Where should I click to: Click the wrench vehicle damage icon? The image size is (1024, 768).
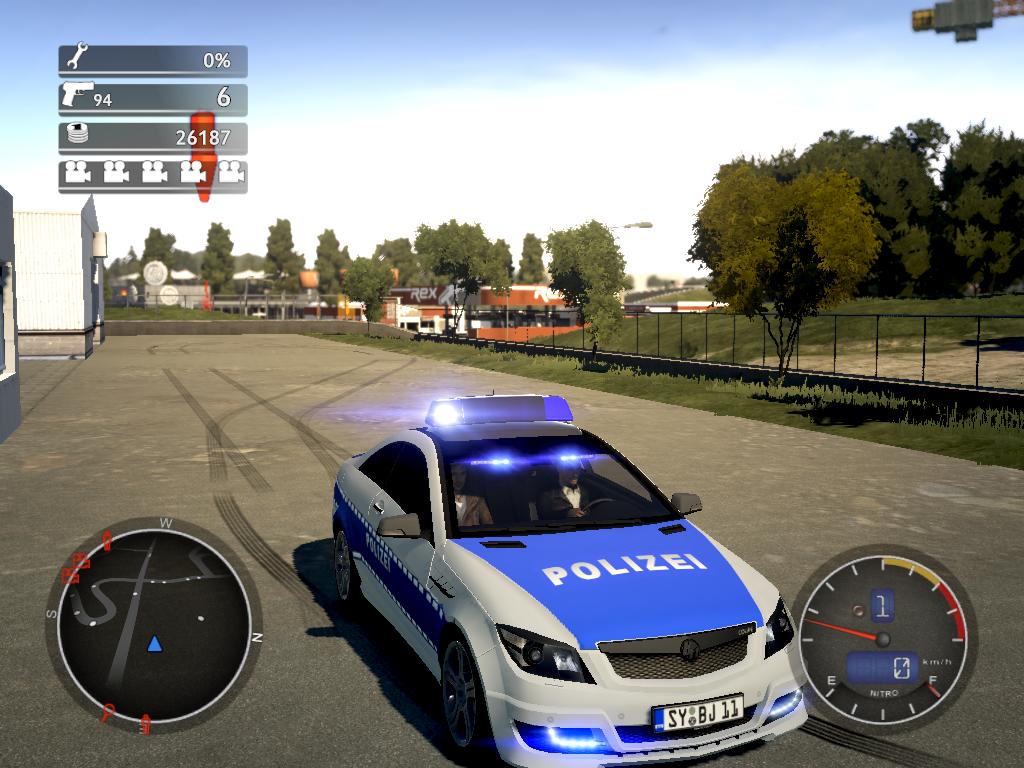point(76,58)
